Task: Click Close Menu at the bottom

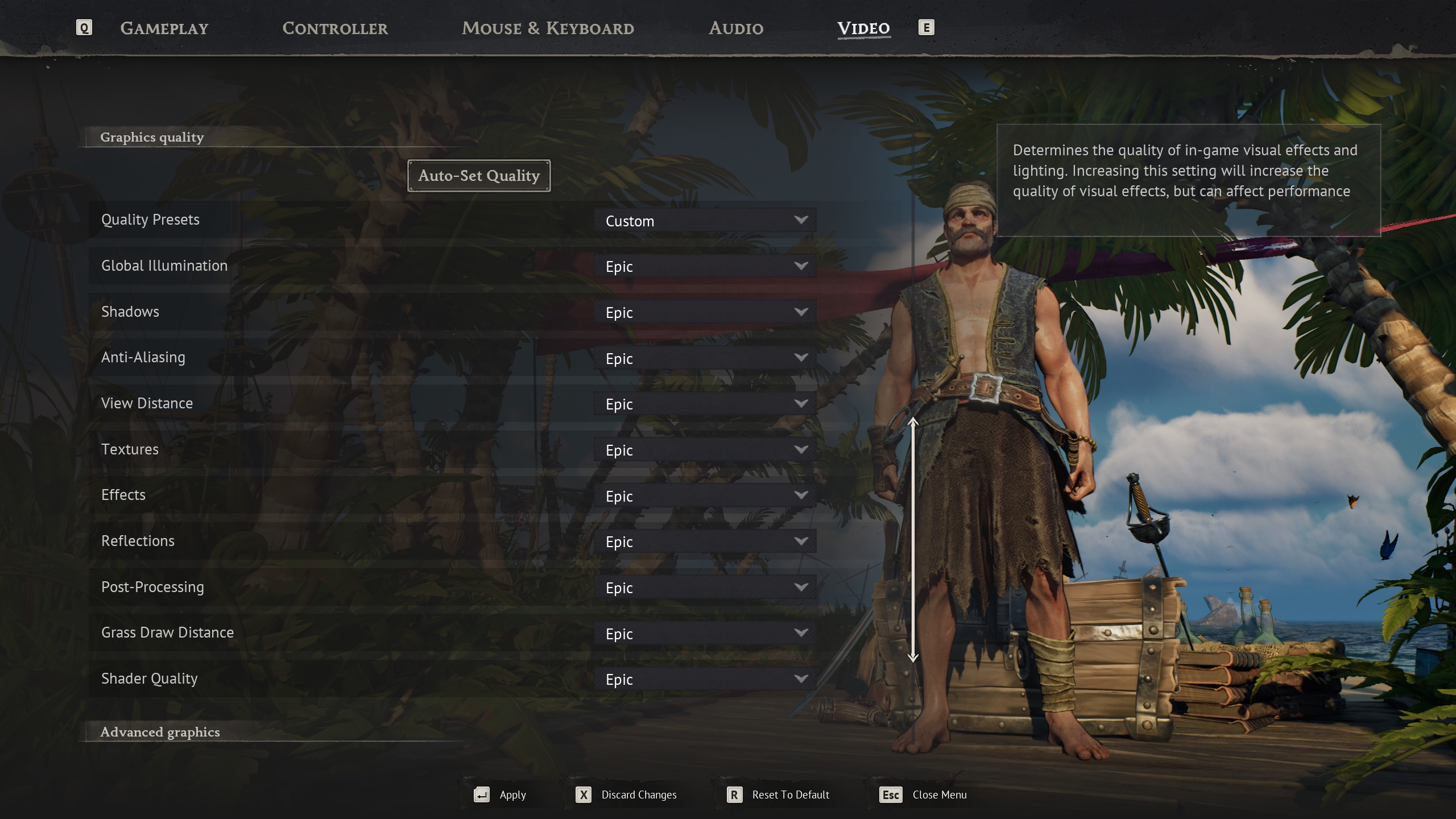Action: [940, 795]
